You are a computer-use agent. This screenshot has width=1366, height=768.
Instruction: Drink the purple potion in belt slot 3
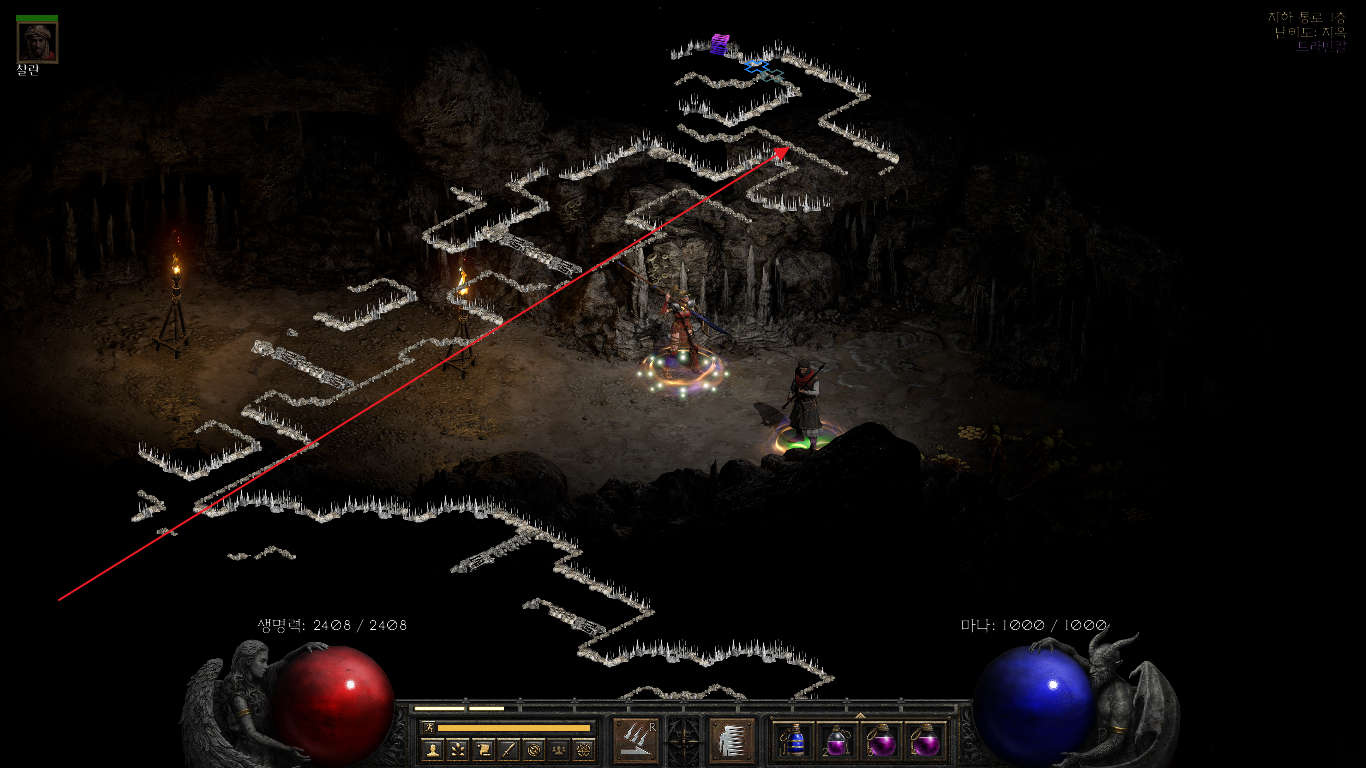881,741
